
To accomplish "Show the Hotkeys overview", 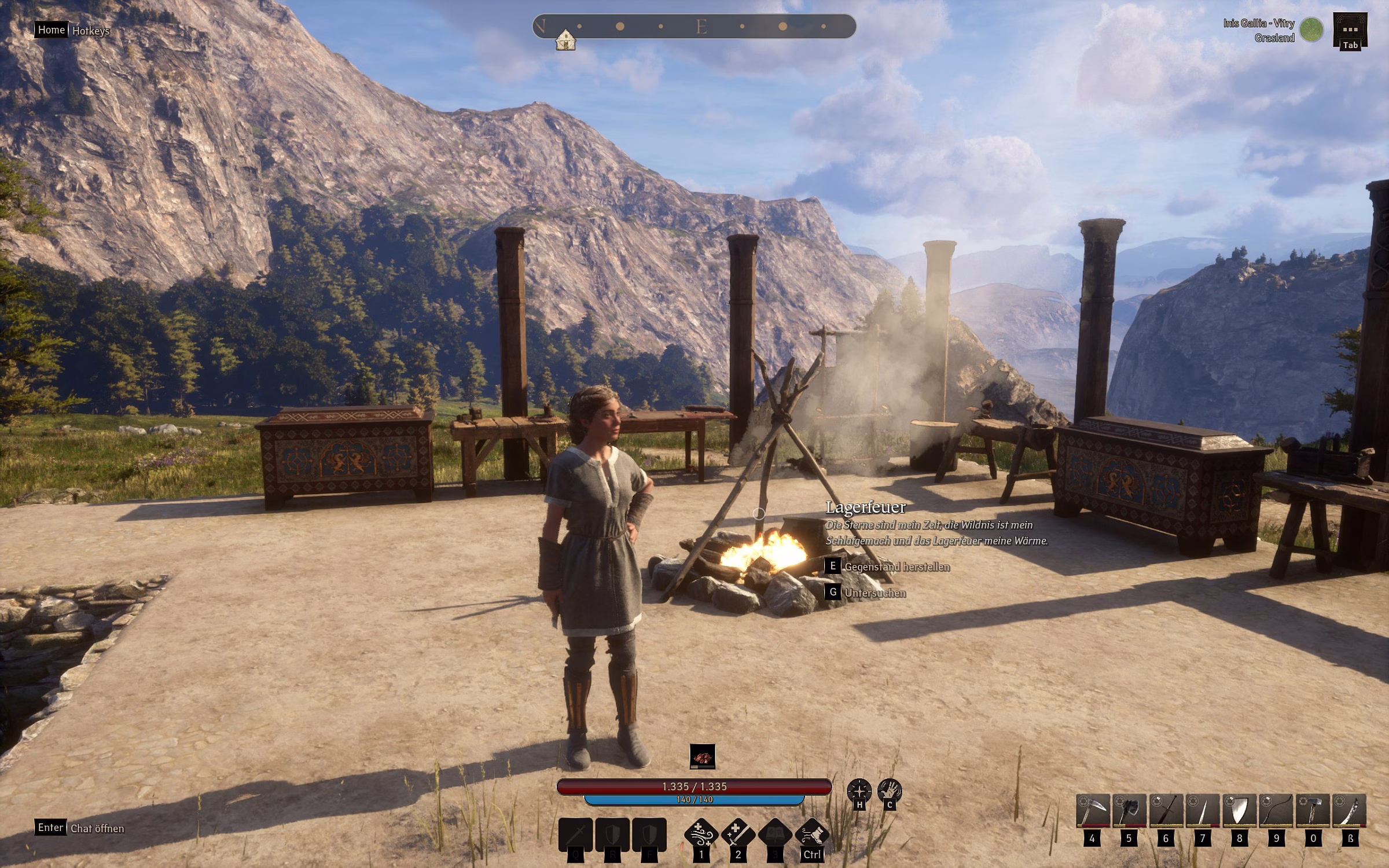I will pyautogui.click(x=91, y=31).
